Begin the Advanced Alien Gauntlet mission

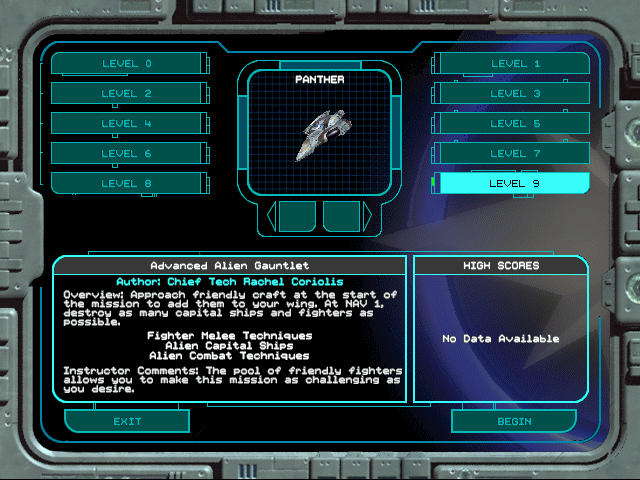(514, 421)
